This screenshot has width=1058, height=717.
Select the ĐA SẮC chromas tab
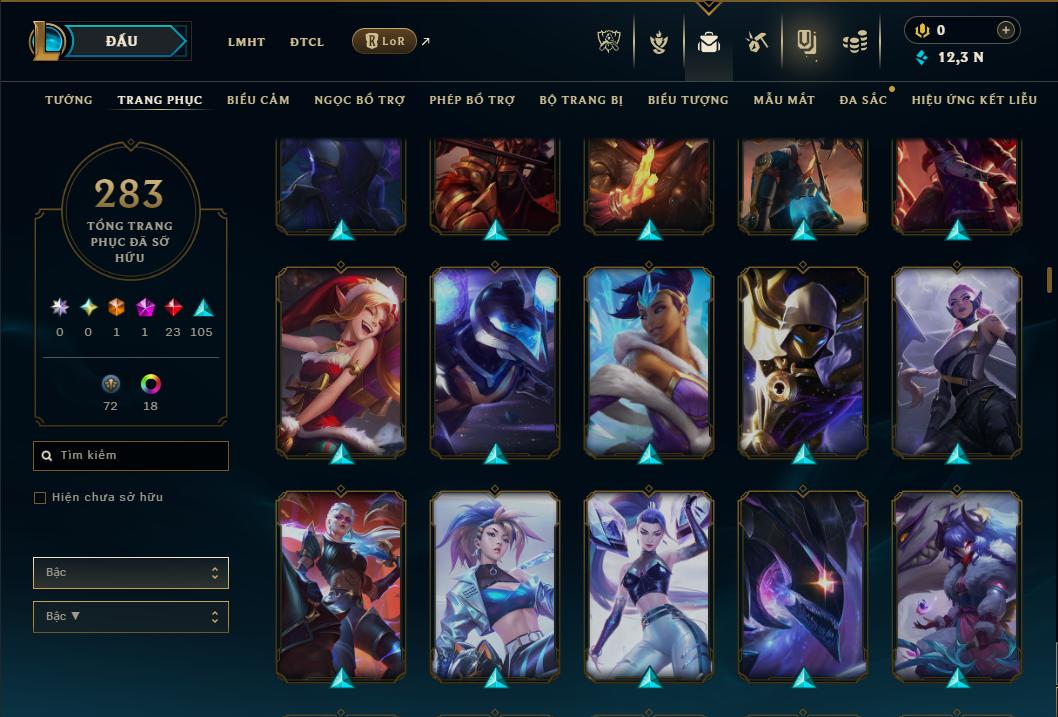point(863,100)
